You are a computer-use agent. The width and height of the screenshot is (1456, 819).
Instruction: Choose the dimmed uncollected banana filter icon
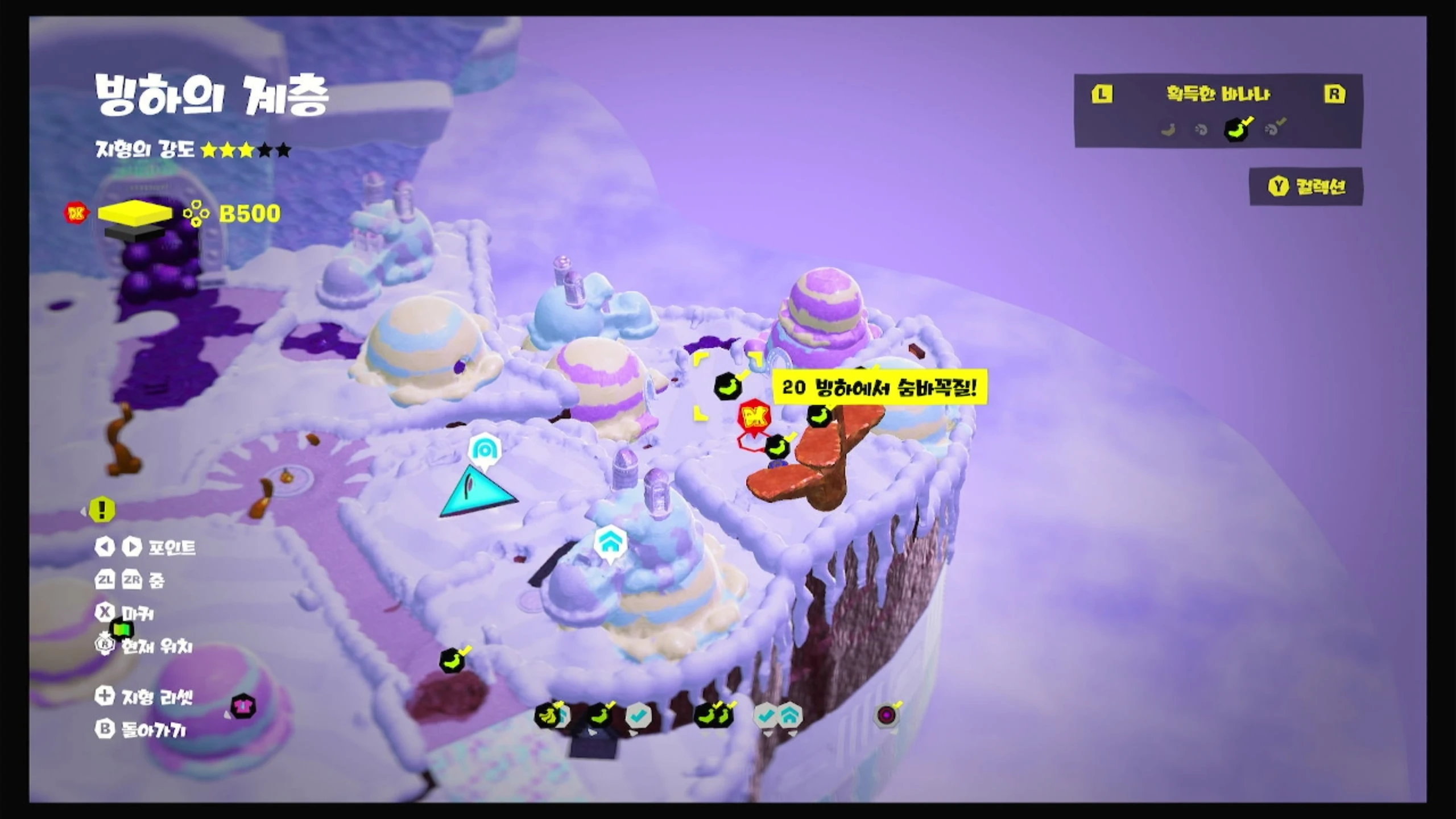point(1168,130)
